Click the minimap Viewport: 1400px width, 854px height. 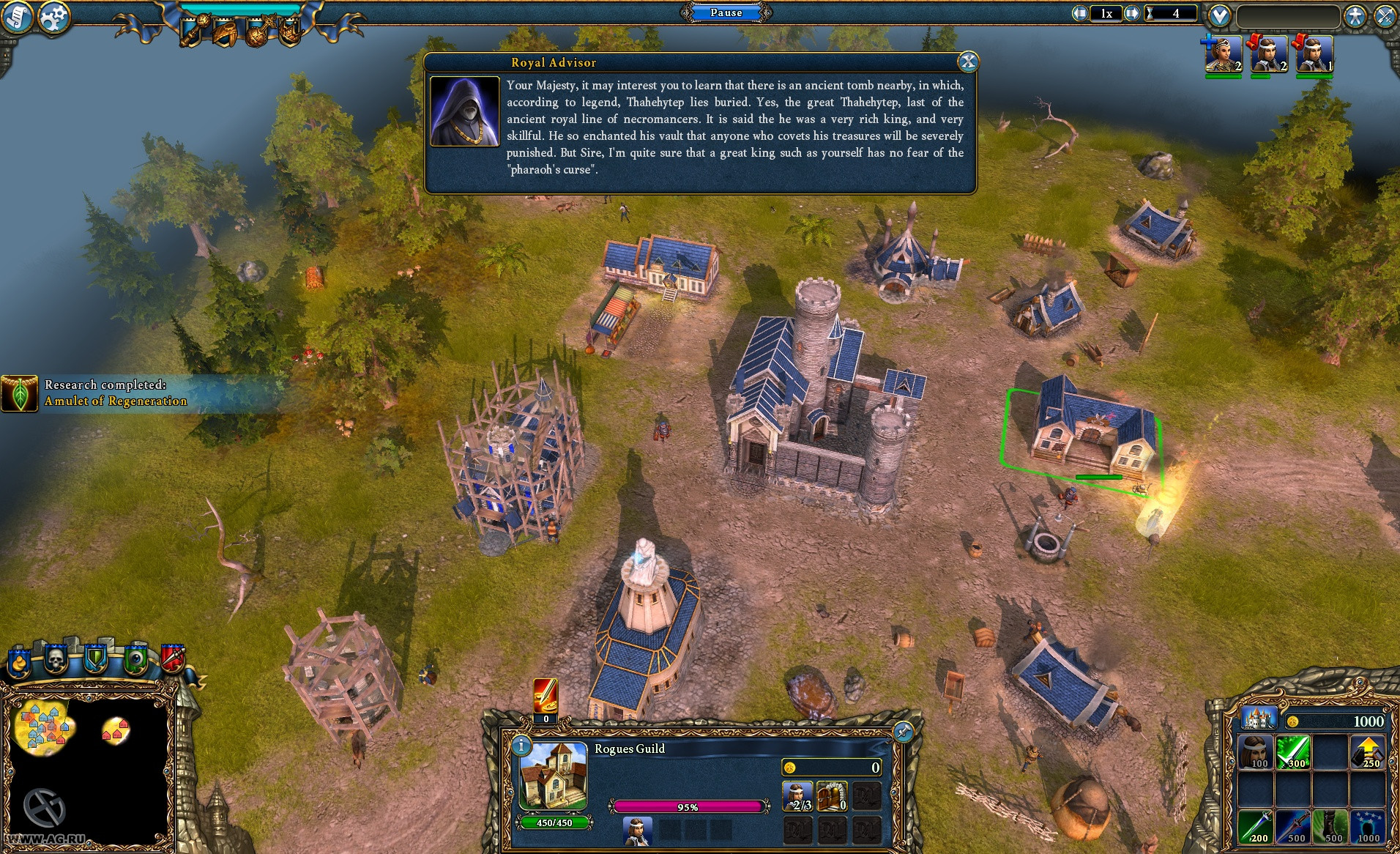pyautogui.click(x=88, y=762)
